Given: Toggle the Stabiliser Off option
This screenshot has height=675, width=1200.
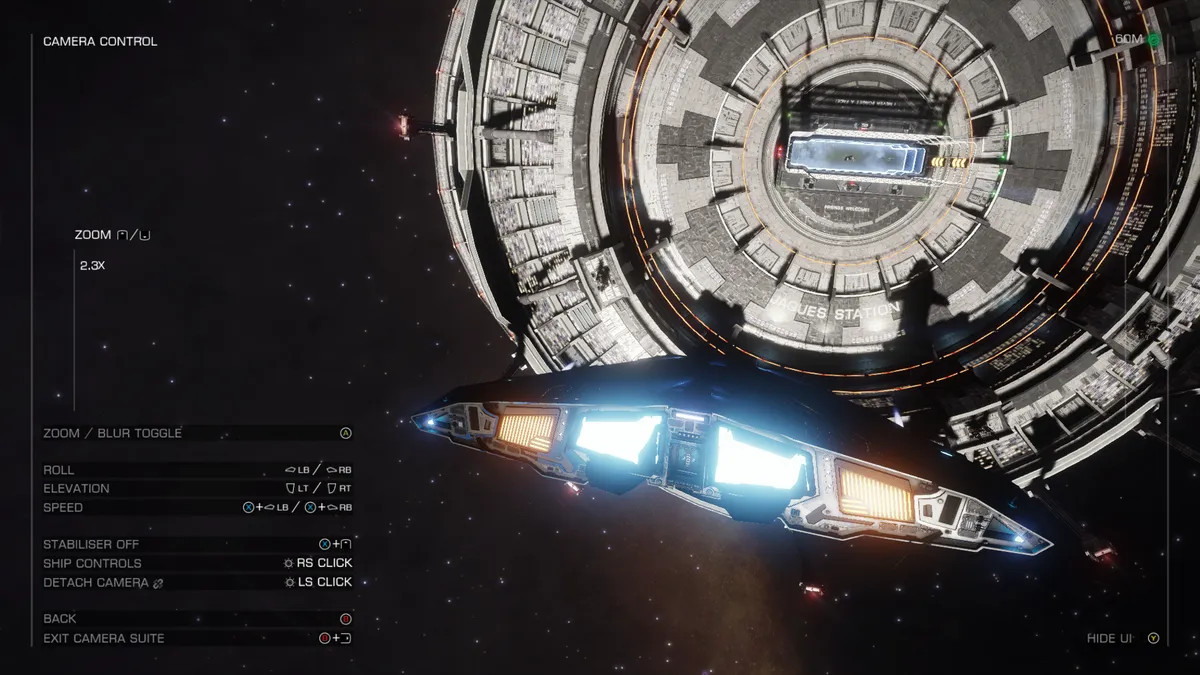Looking at the screenshot, I should 196,545.
